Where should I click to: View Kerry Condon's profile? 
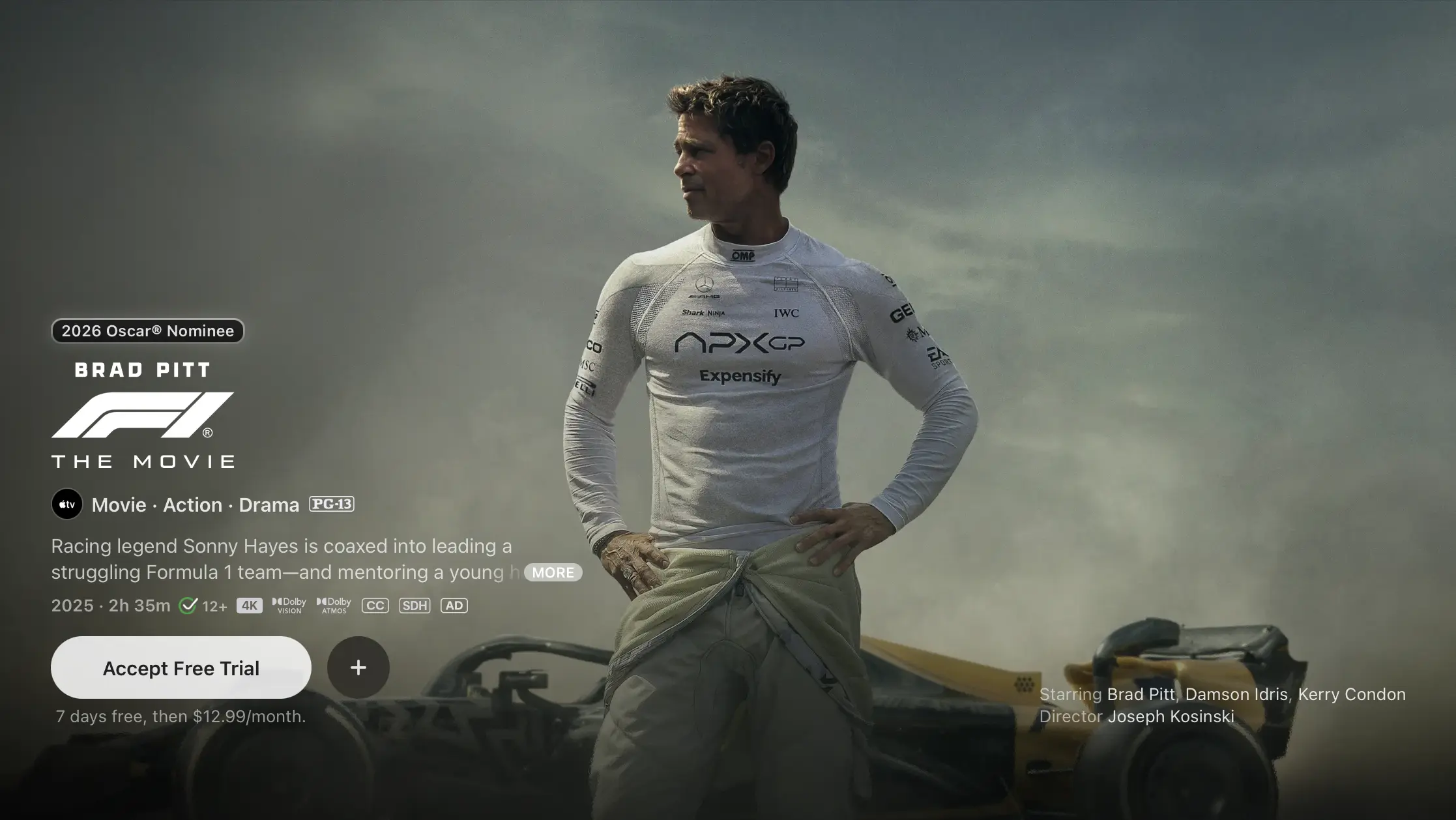click(1351, 694)
